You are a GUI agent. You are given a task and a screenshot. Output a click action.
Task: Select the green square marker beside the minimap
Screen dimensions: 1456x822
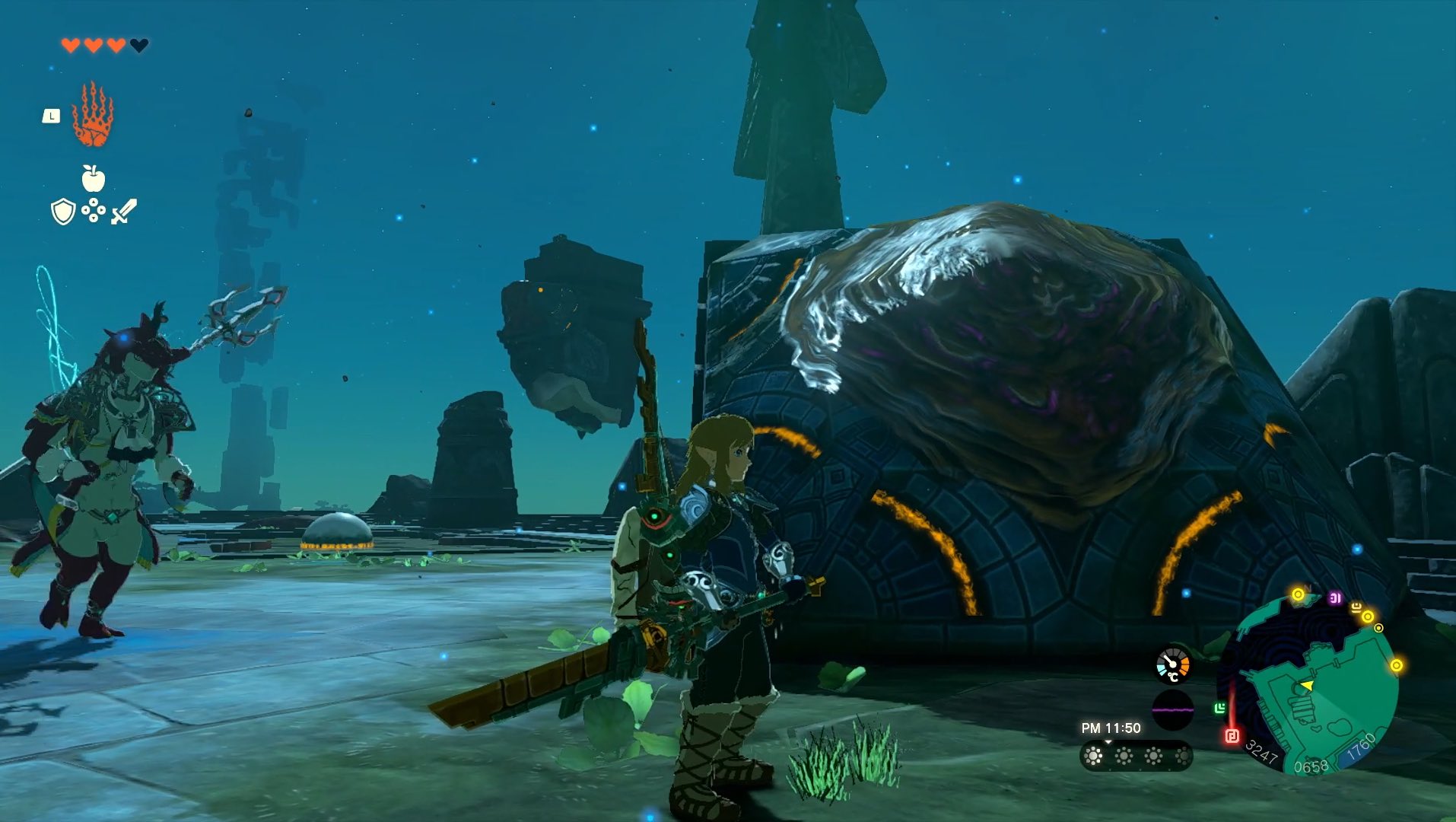coord(1220,709)
